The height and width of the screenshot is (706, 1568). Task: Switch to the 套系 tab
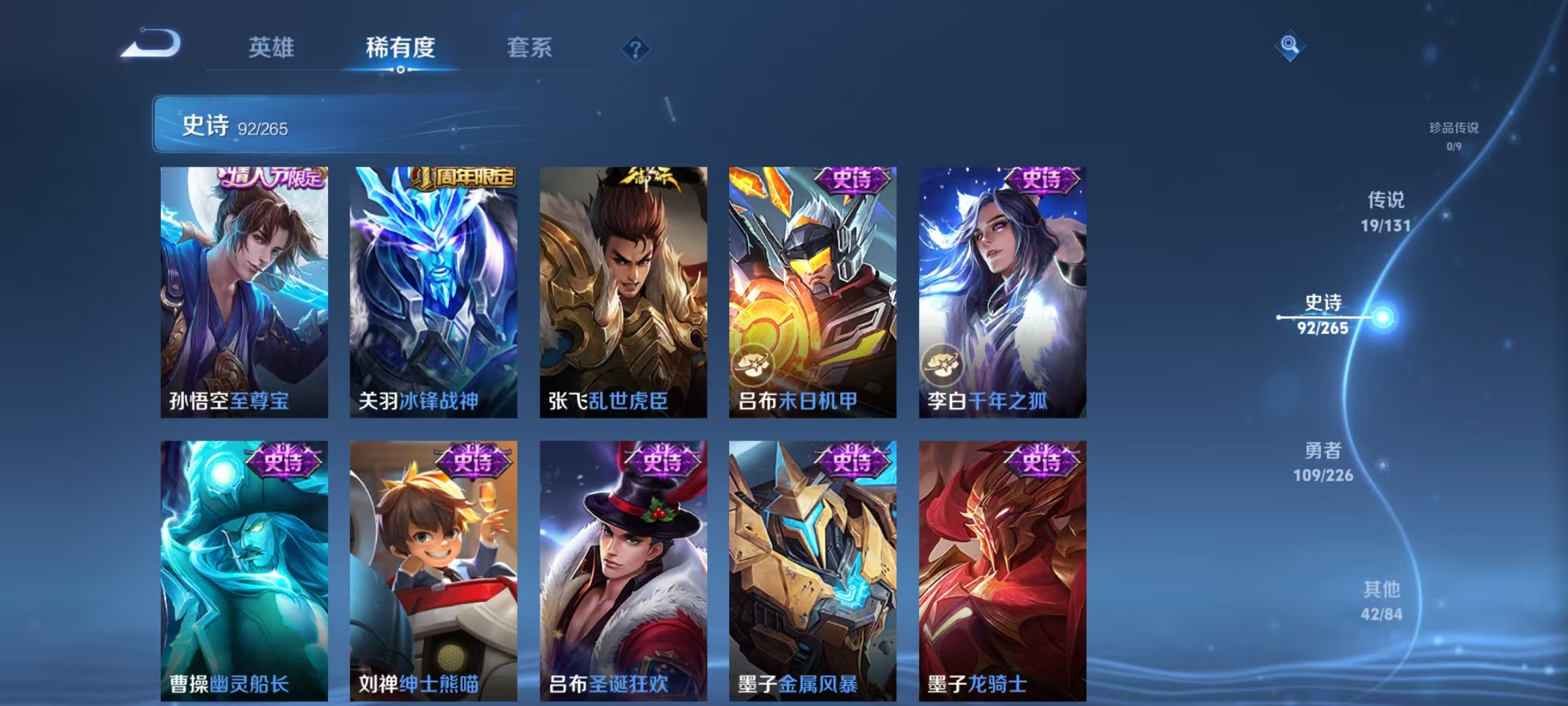click(x=529, y=47)
